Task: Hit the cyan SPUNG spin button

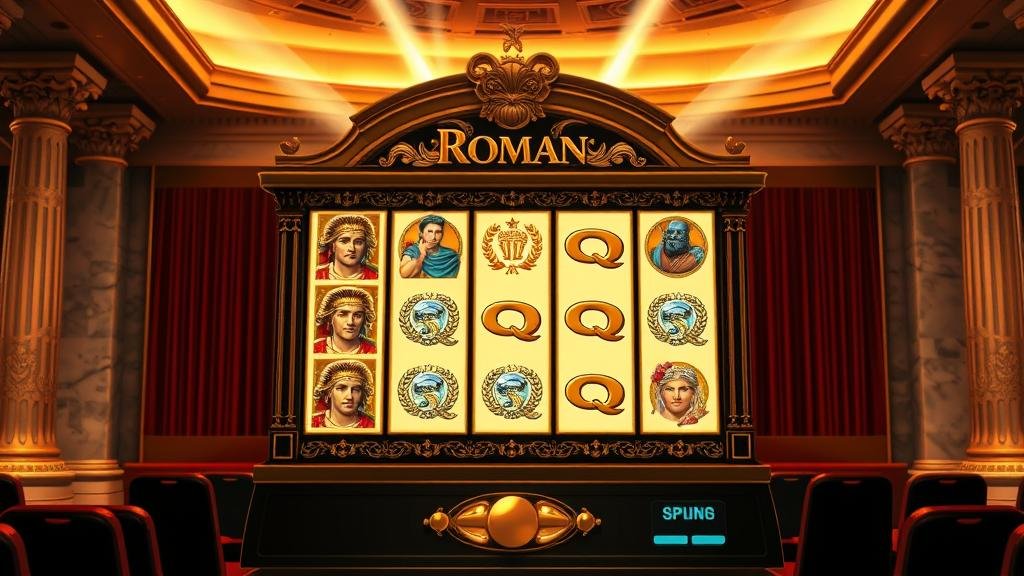Action: click(x=688, y=516)
